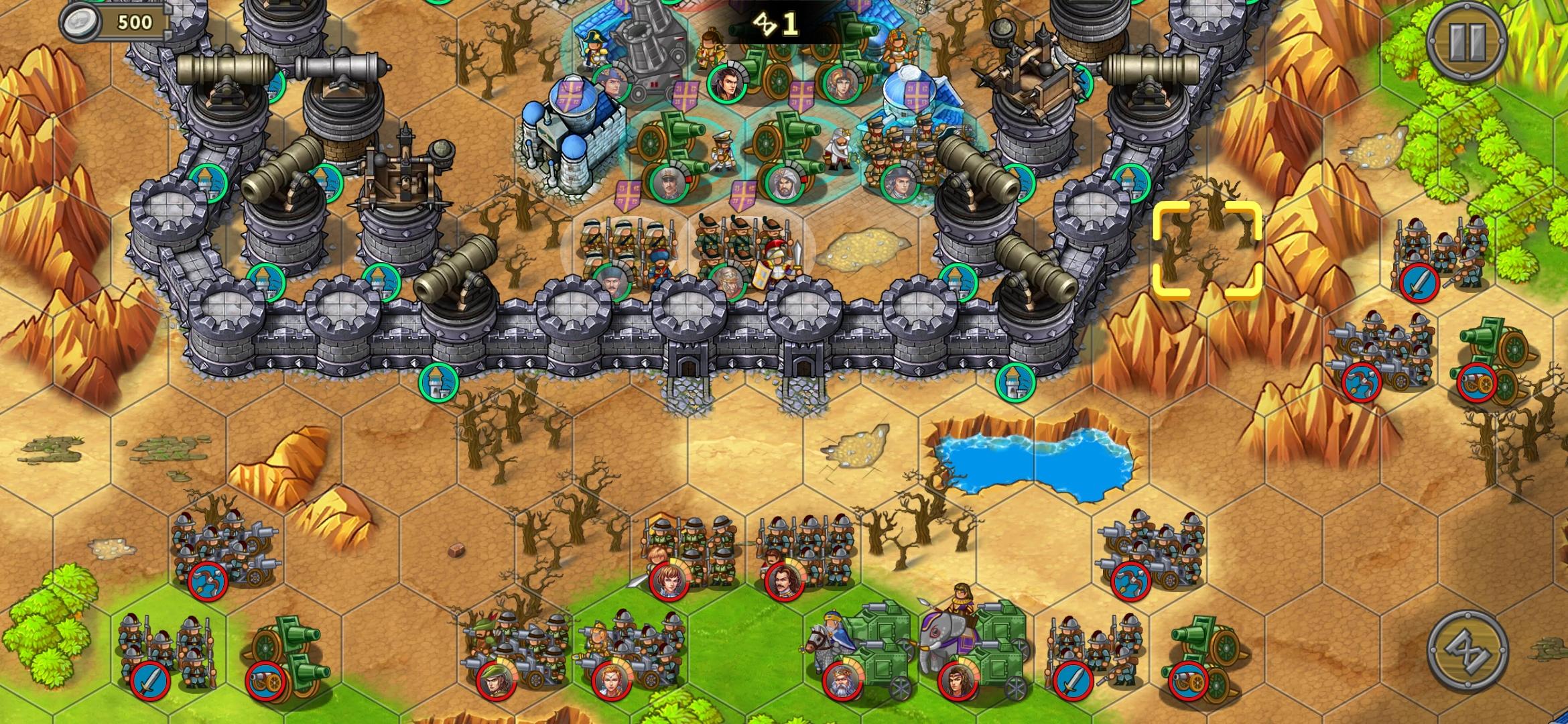The height and width of the screenshot is (724, 1568).
Task: Click the white-bearded king portrait near the fountain
Action: pyautogui.click(x=839, y=146)
